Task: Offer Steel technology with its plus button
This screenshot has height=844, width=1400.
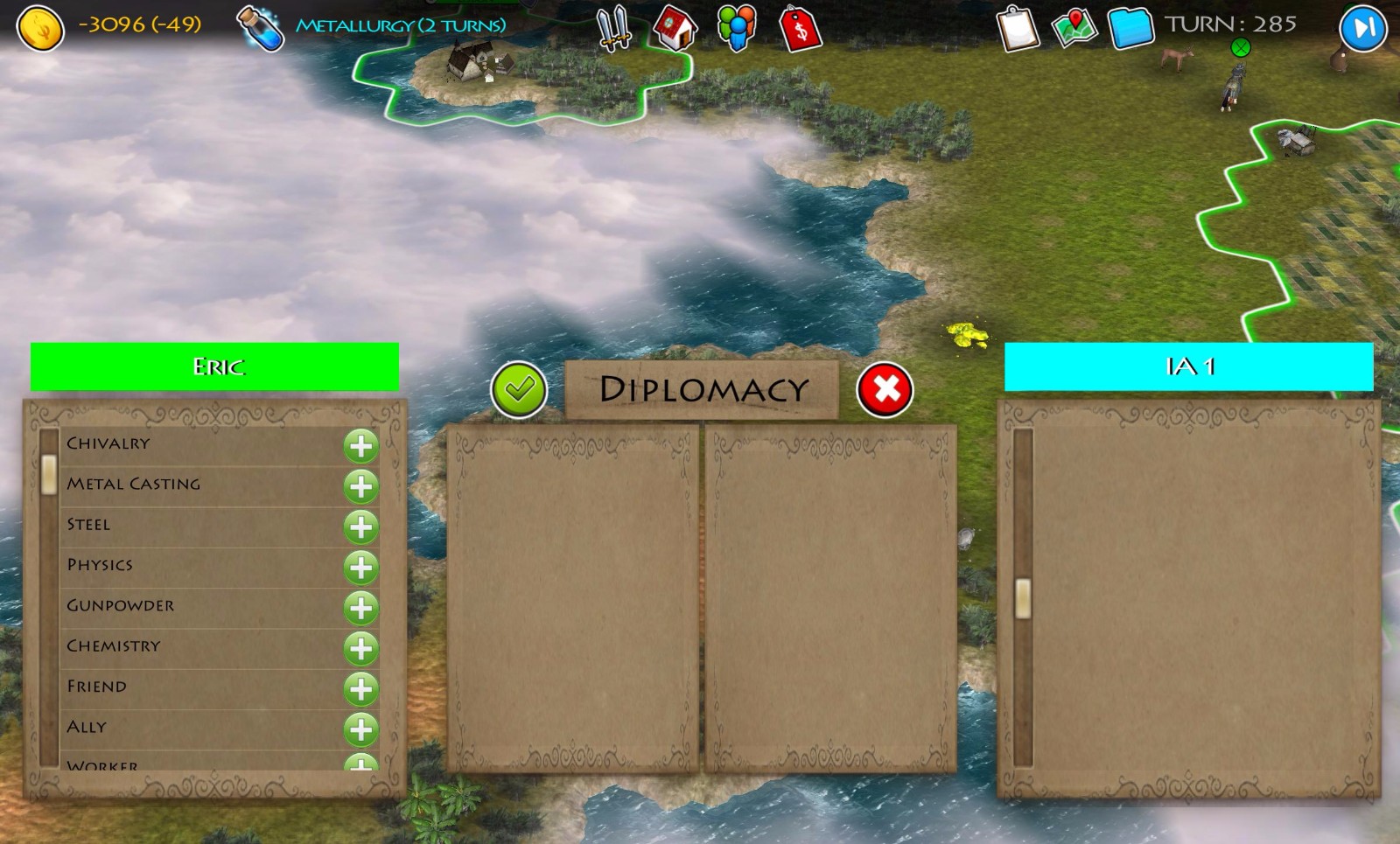Action: (x=360, y=527)
